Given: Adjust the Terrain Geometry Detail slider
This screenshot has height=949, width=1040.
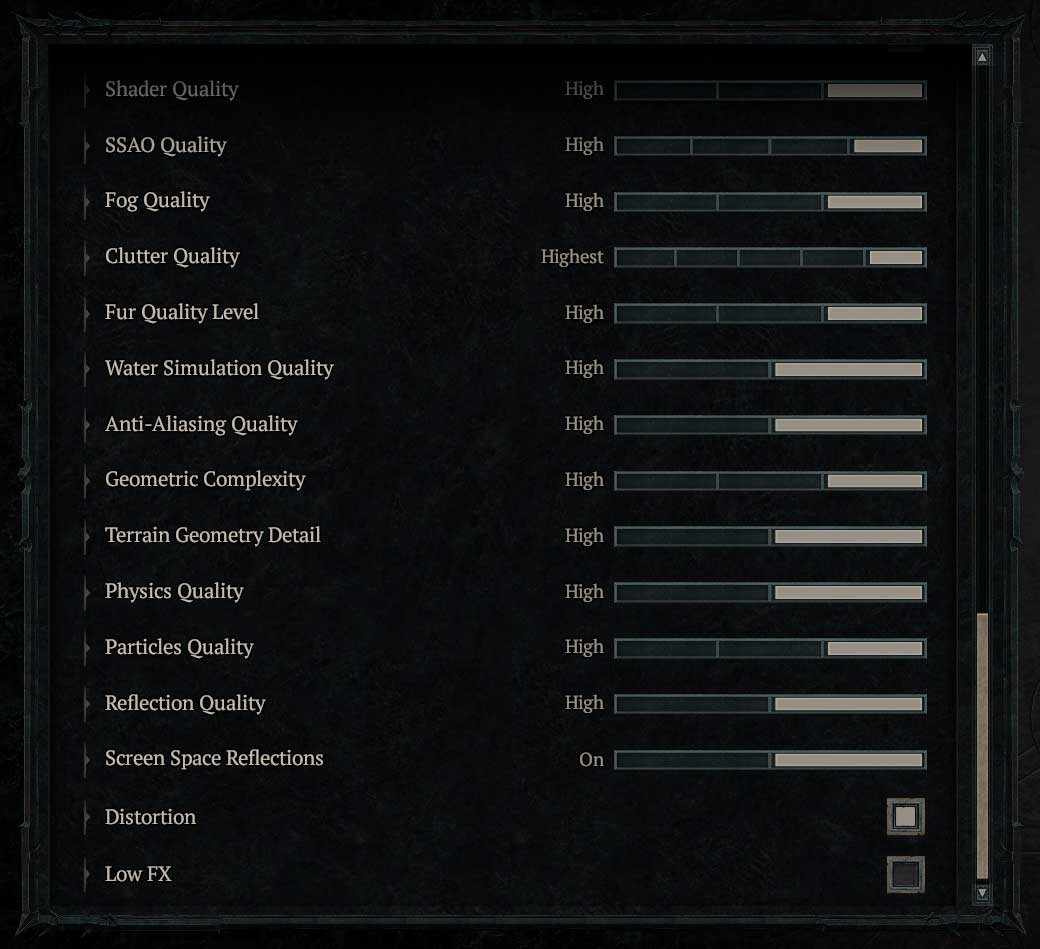Looking at the screenshot, I should (x=770, y=537).
